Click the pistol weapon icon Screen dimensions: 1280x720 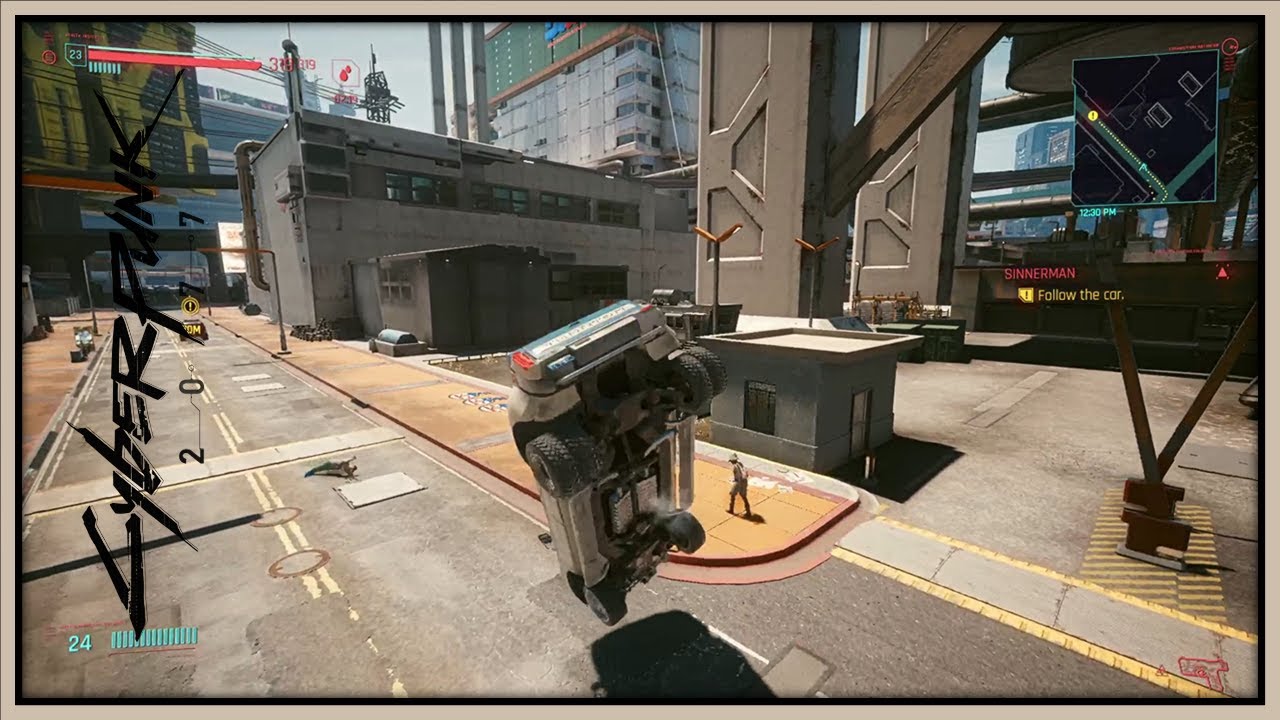[1203, 672]
